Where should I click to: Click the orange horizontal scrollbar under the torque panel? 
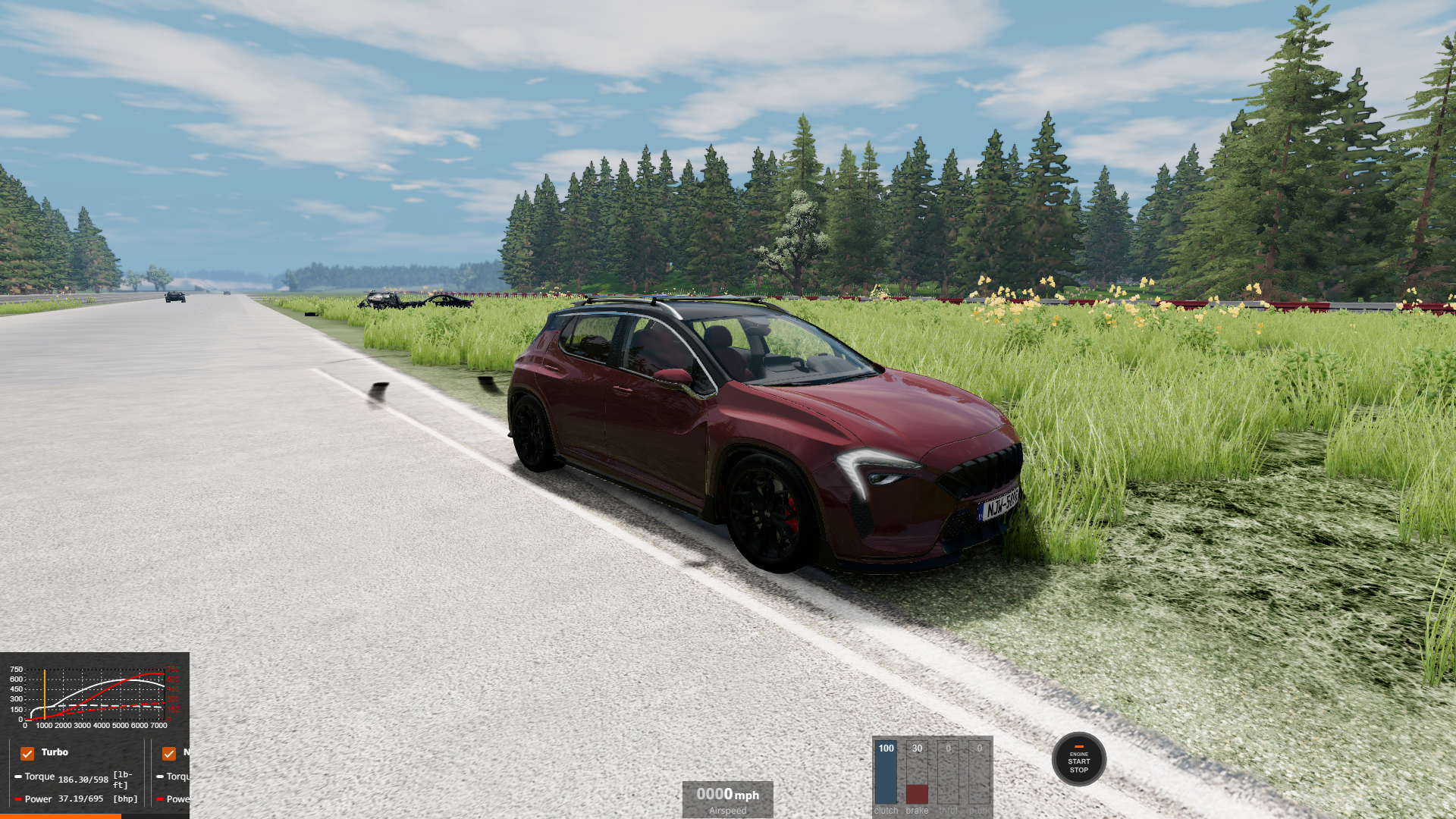coord(61,816)
